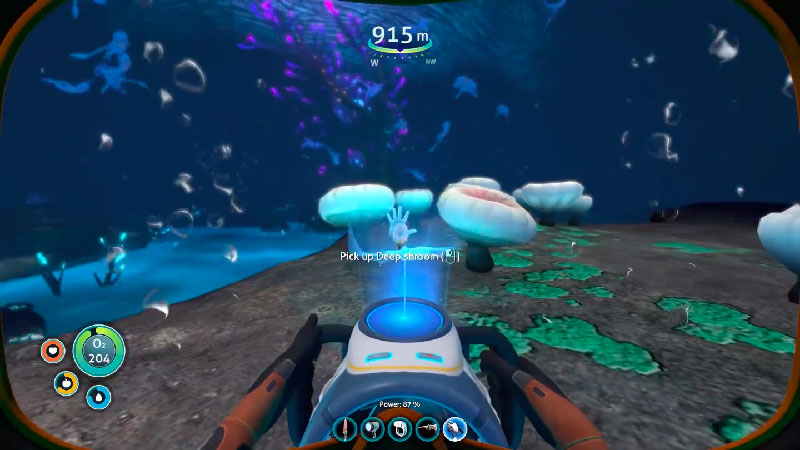The height and width of the screenshot is (450, 800).
Task: Click the highlighted active quickslot
Action: [455, 430]
